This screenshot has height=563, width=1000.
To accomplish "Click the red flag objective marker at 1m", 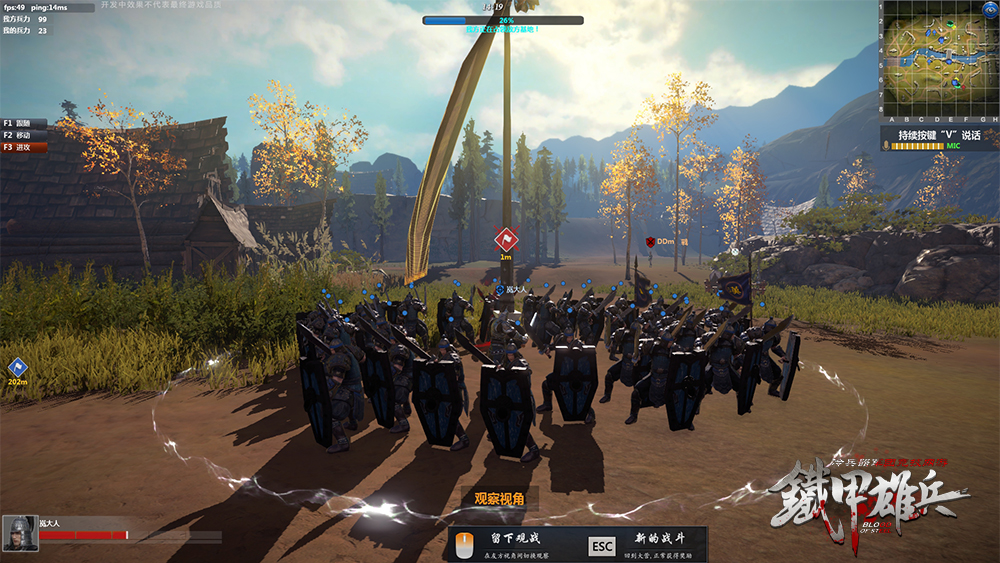I will [506, 239].
